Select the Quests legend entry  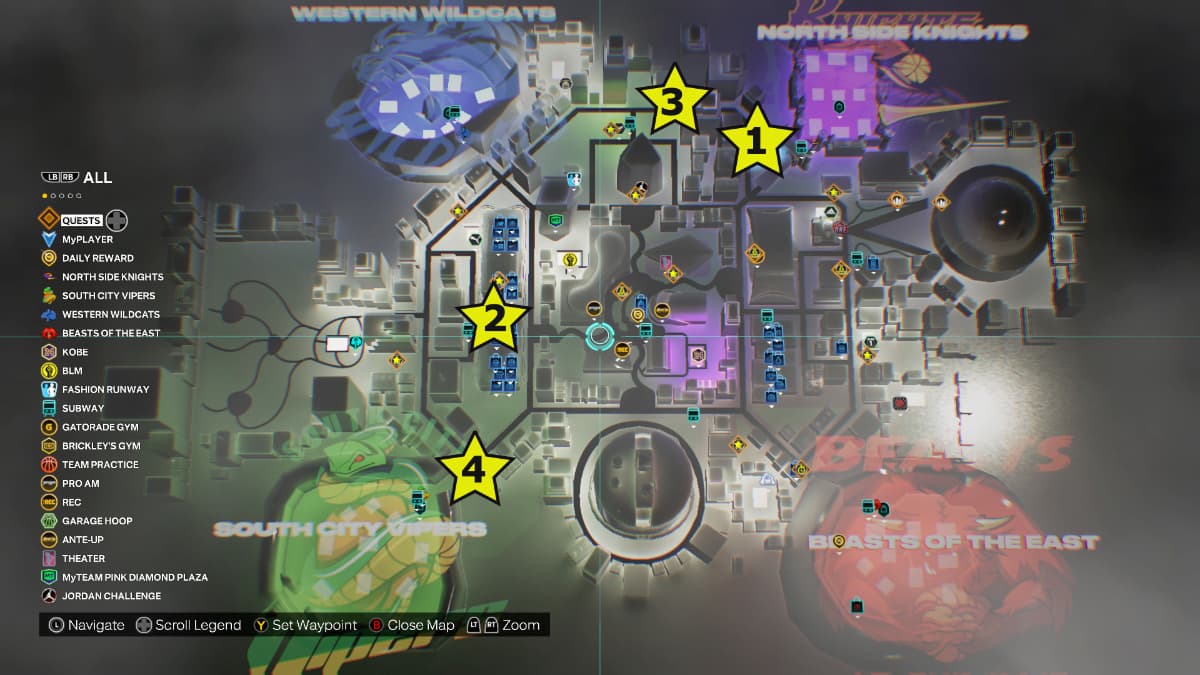82,220
